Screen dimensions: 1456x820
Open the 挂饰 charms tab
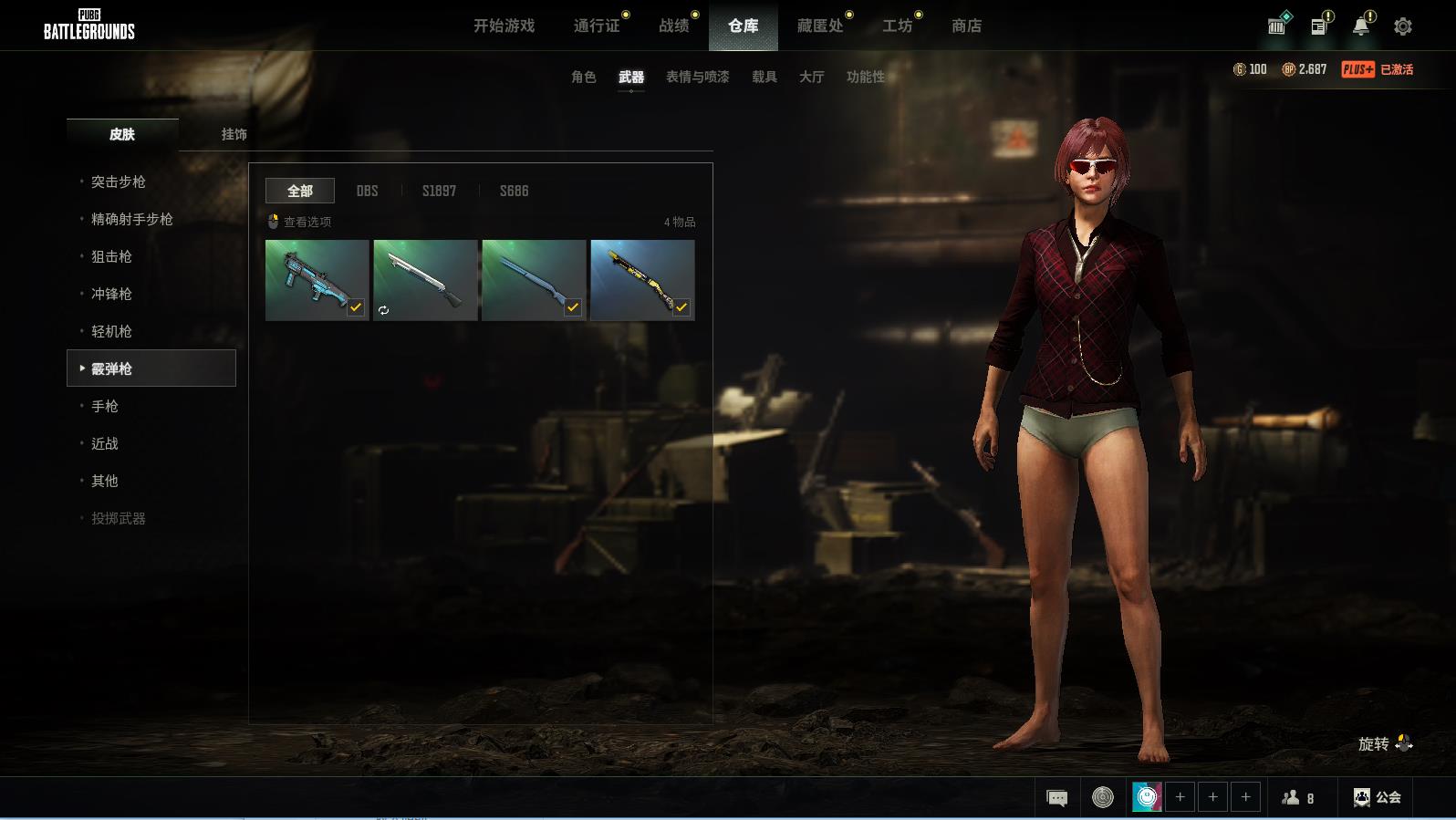point(234,134)
